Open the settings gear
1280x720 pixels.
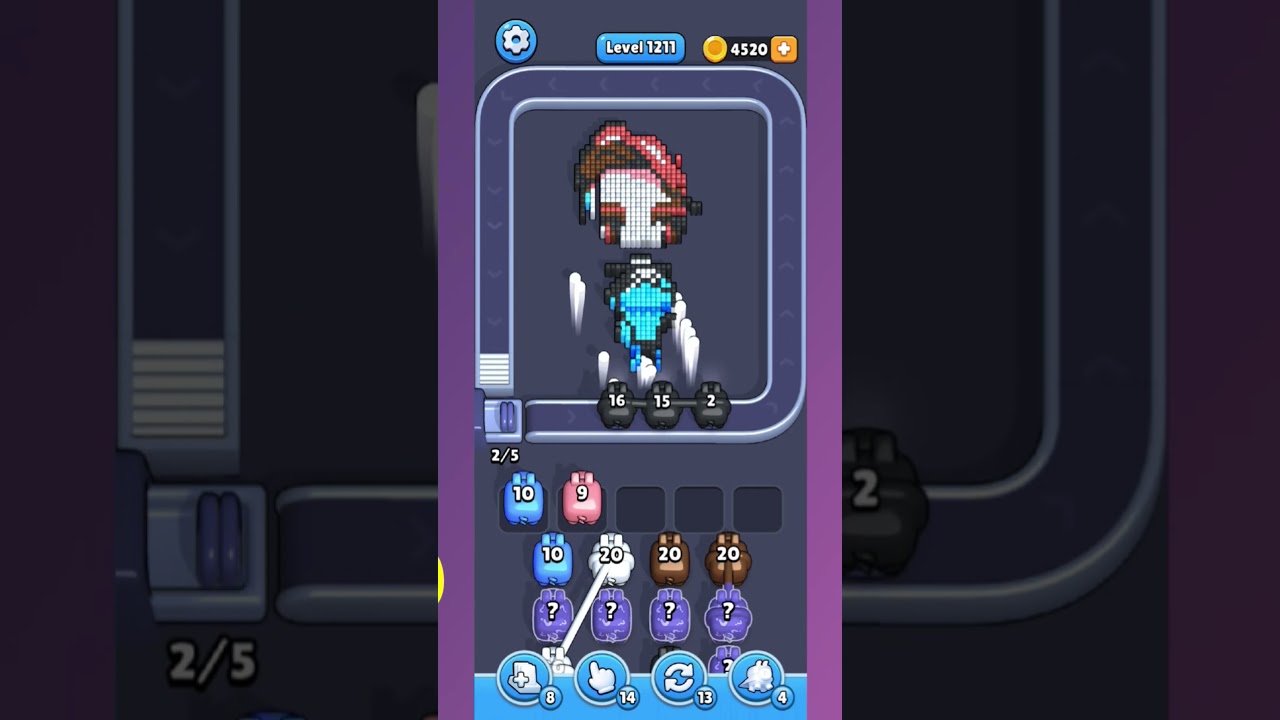point(517,40)
